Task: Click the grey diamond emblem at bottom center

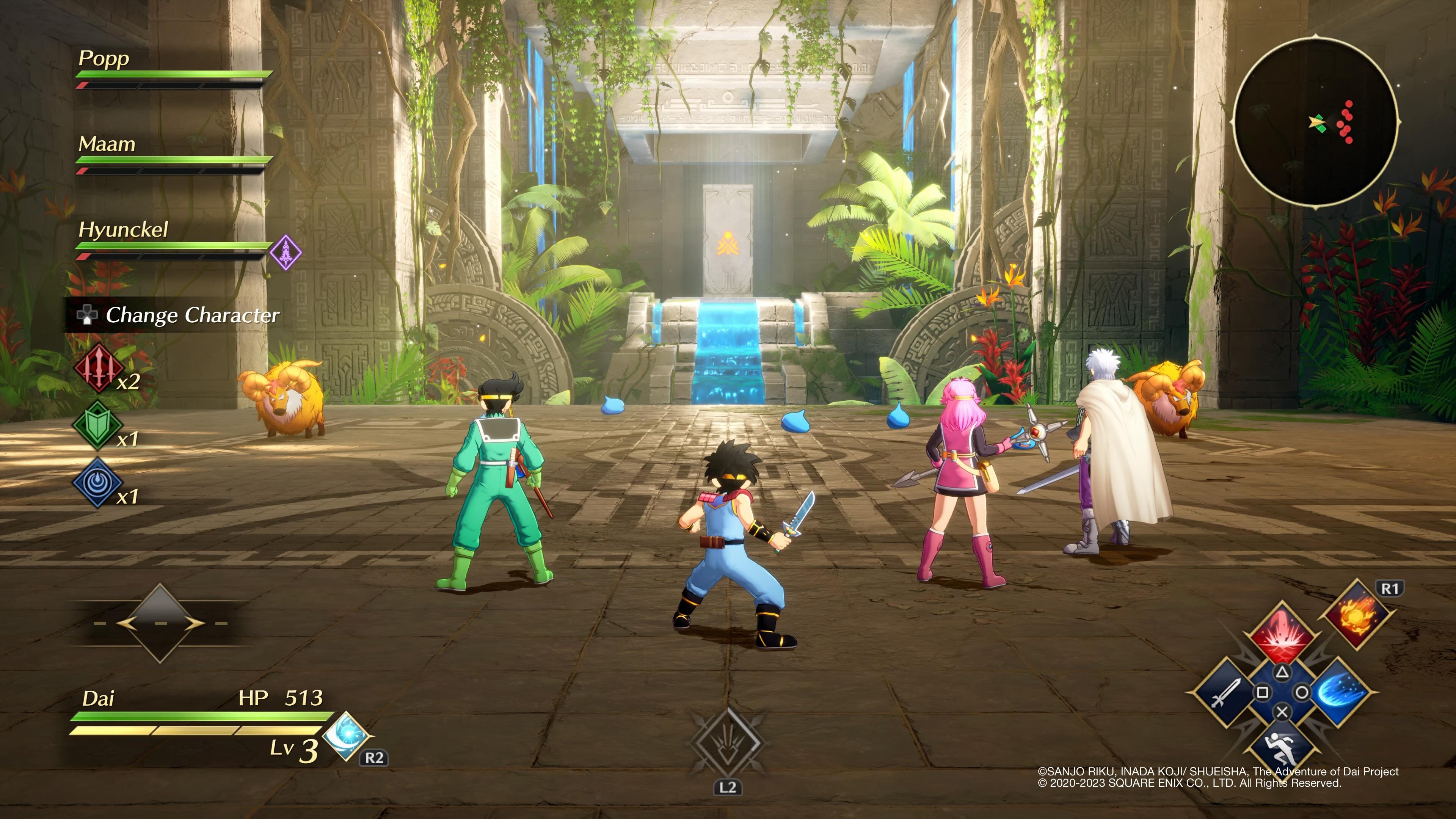Action: coord(728,743)
